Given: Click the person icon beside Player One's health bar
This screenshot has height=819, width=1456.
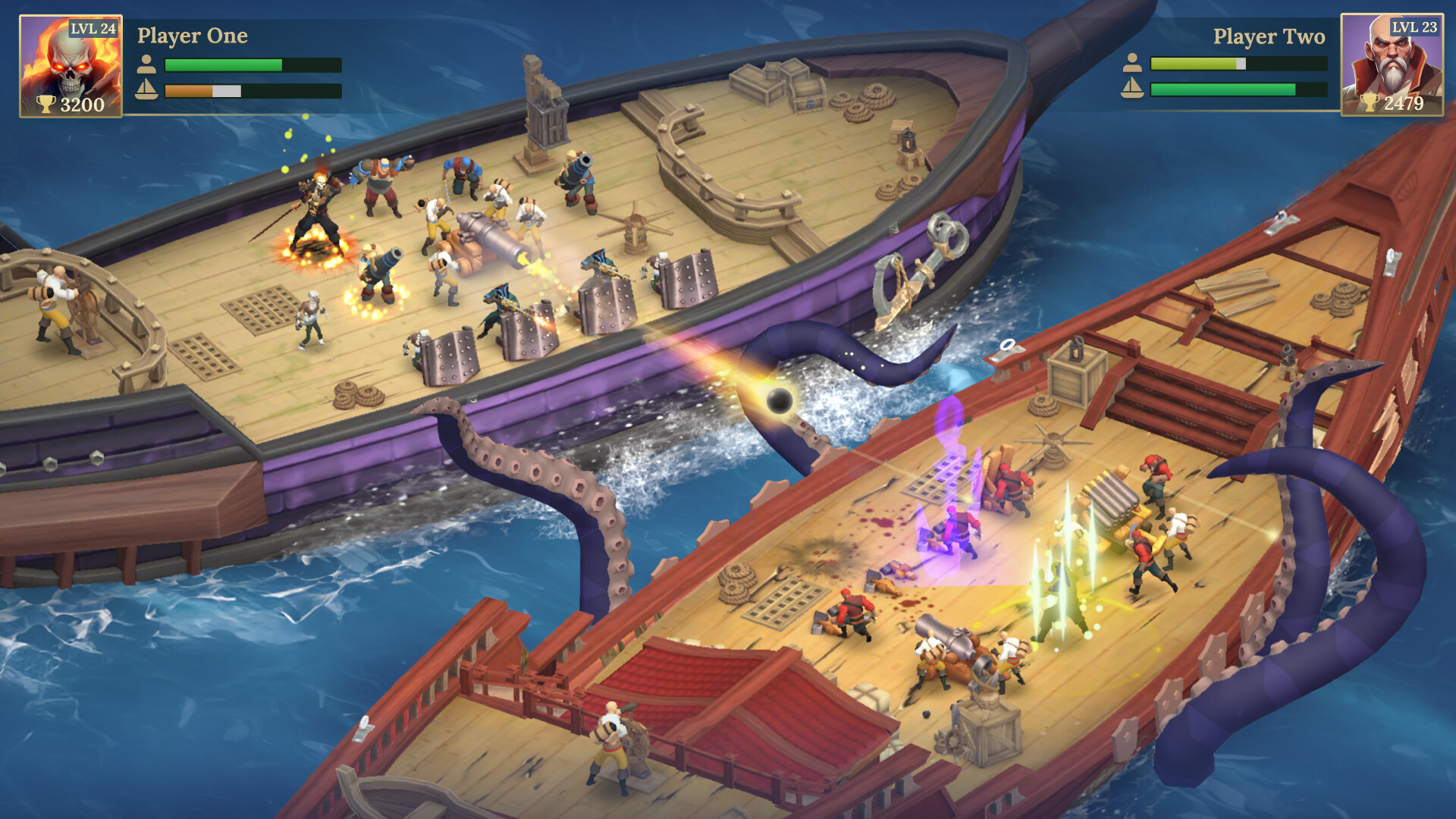Looking at the screenshot, I should click(x=146, y=65).
